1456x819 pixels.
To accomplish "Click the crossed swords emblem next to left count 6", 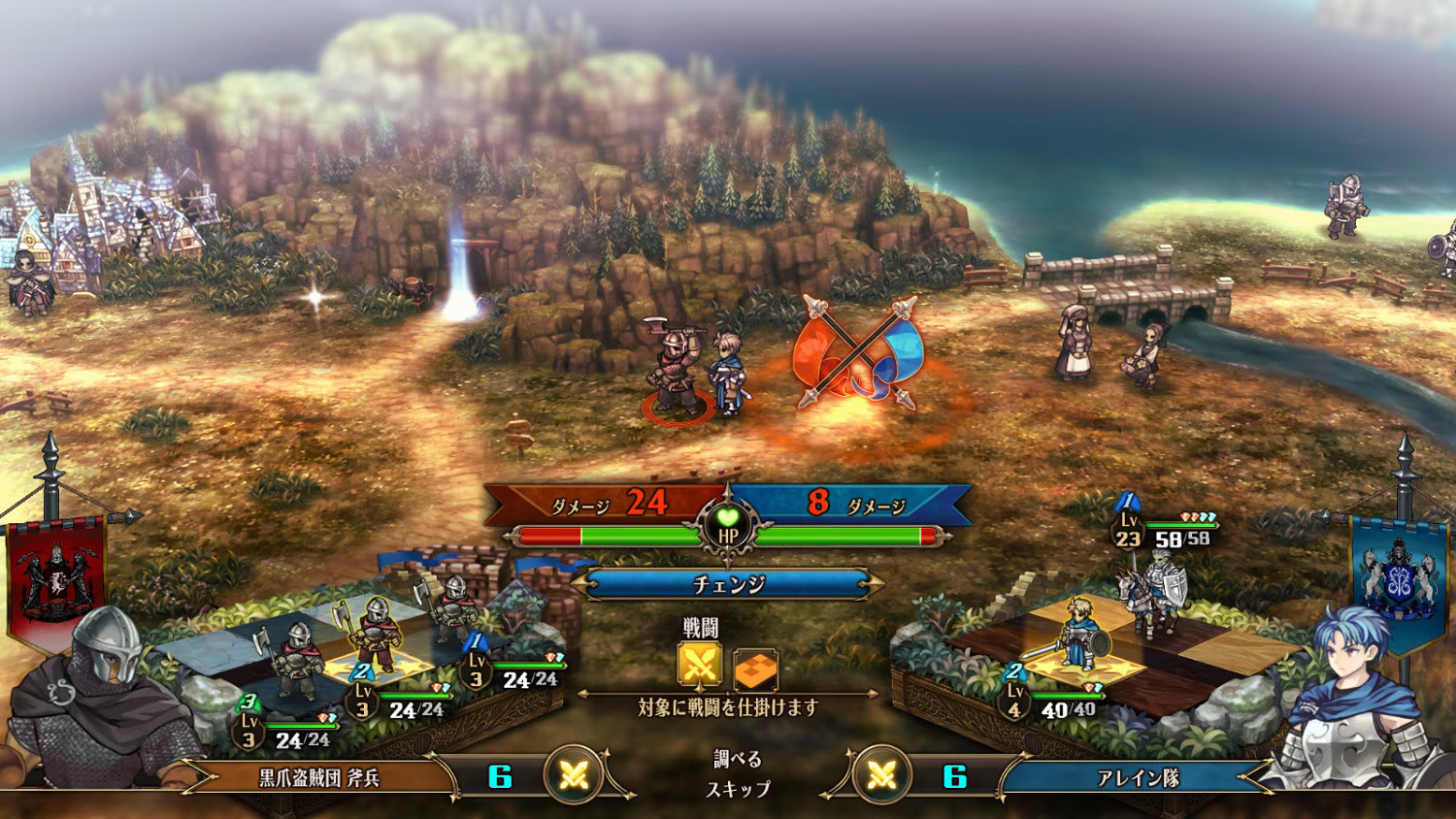I will (x=572, y=775).
